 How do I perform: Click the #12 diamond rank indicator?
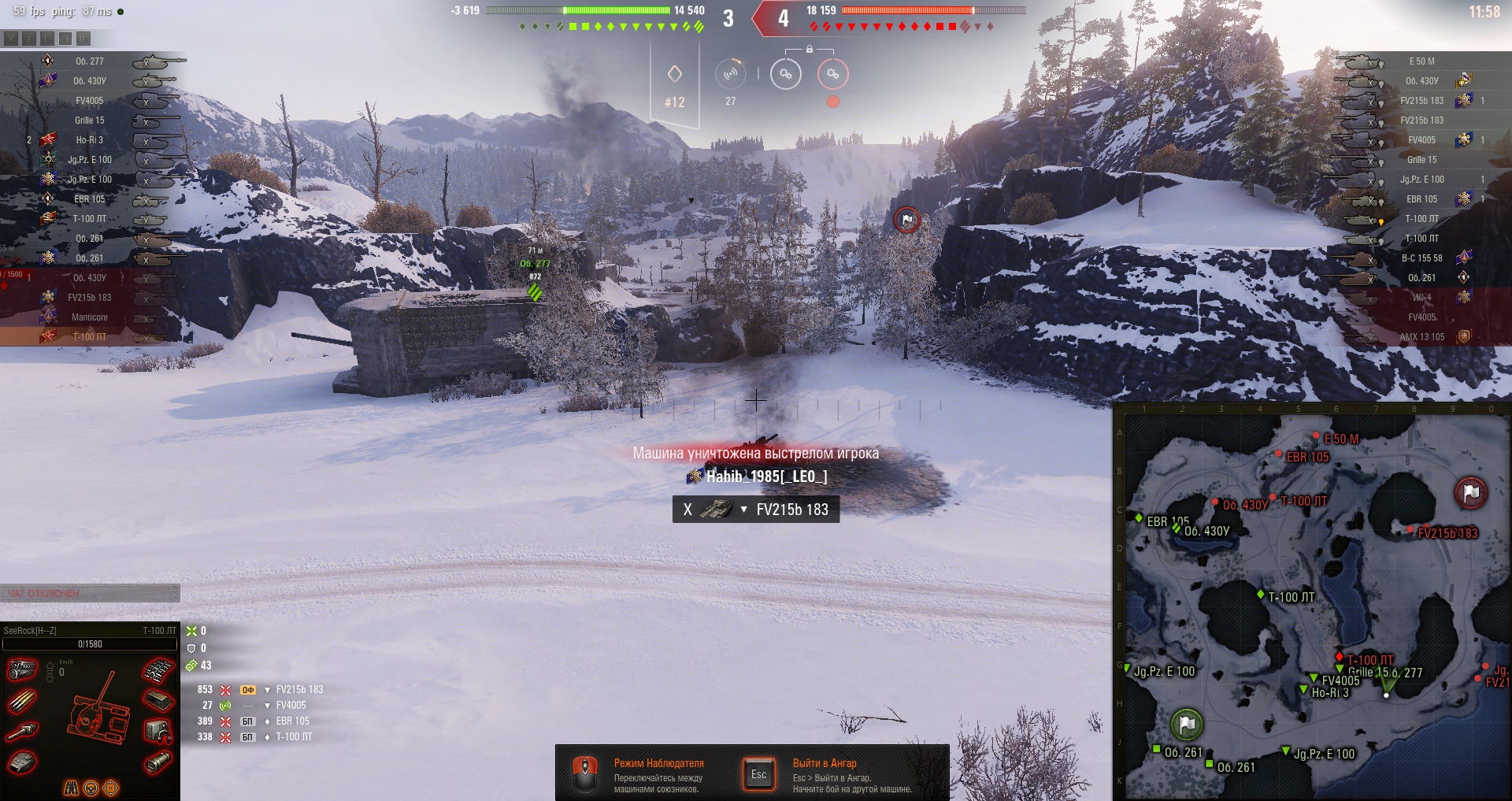[x=675, y=87]
